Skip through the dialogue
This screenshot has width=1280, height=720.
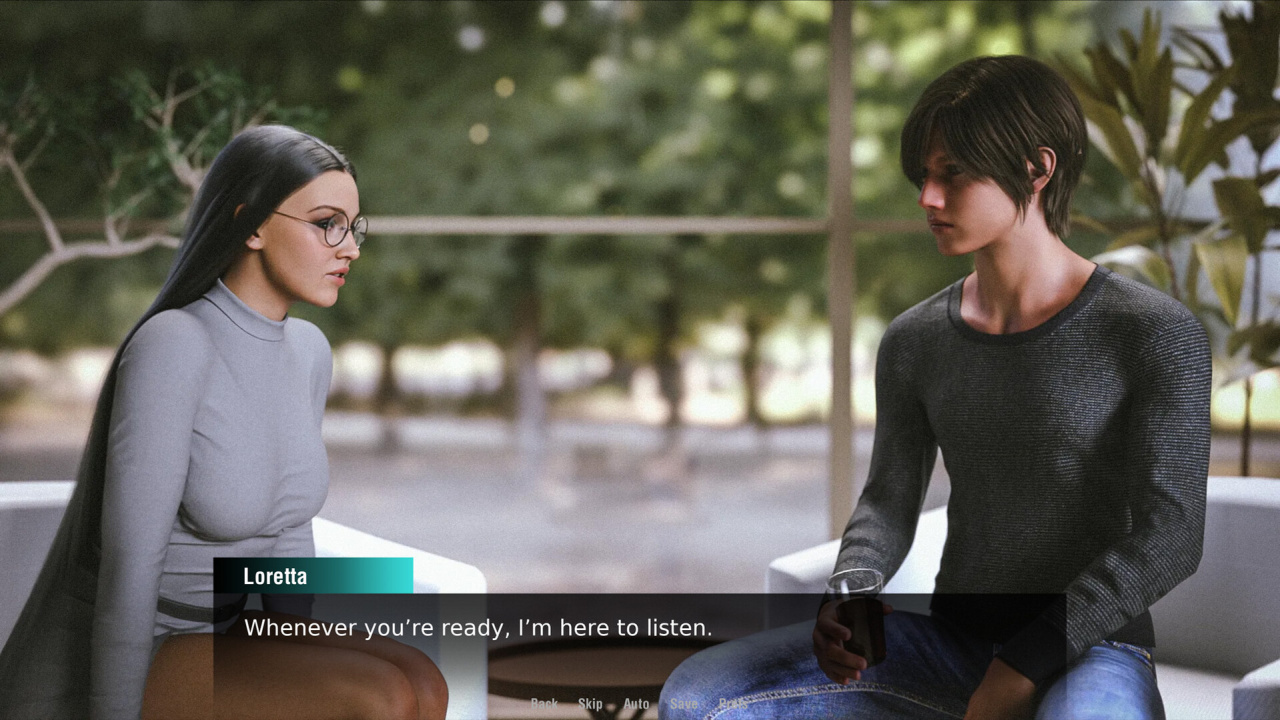(590, 704)
